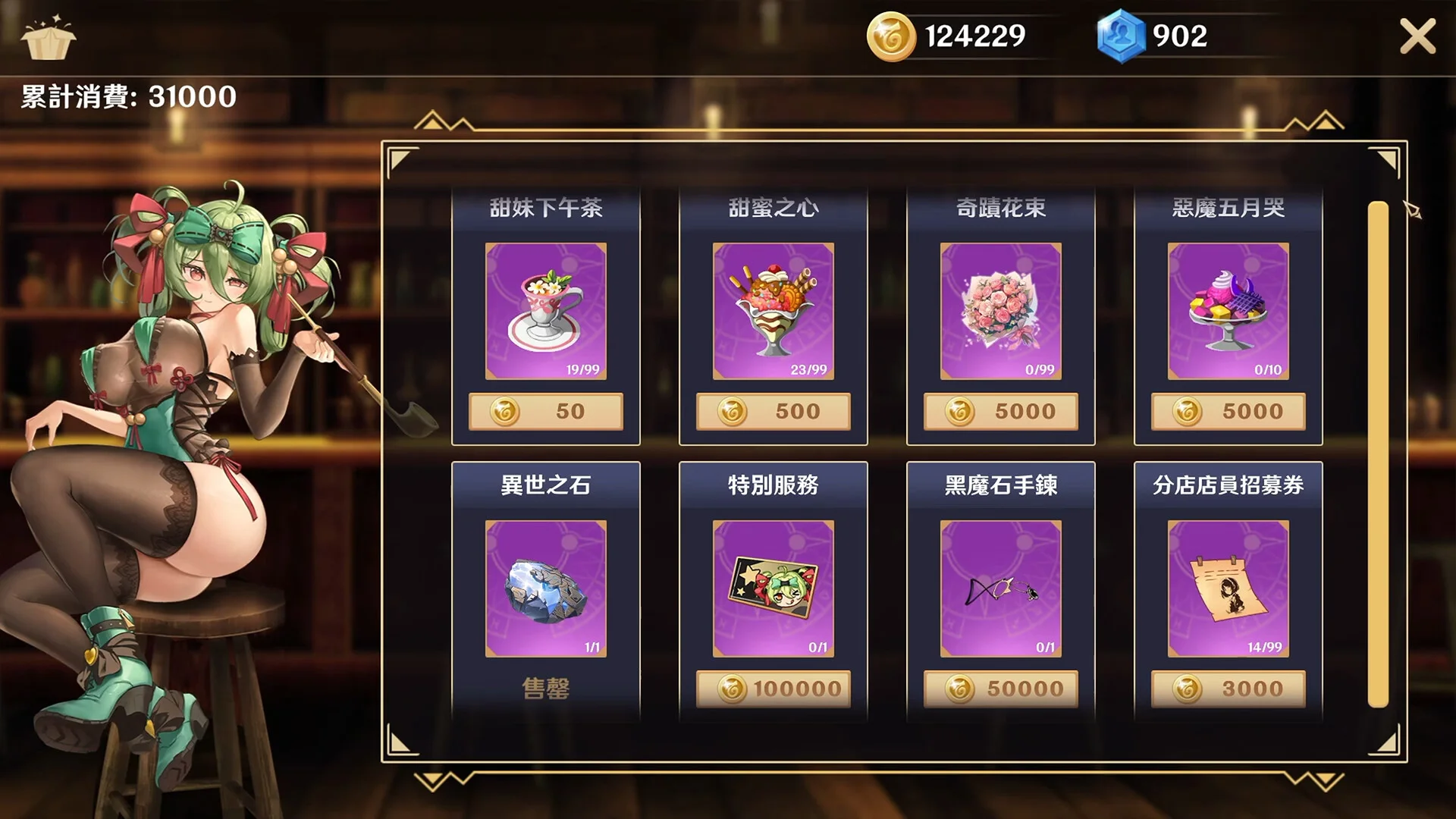Inspect the 特別服務 photo card item
This screenshot has width=1456, height=819.
point(773,588)
